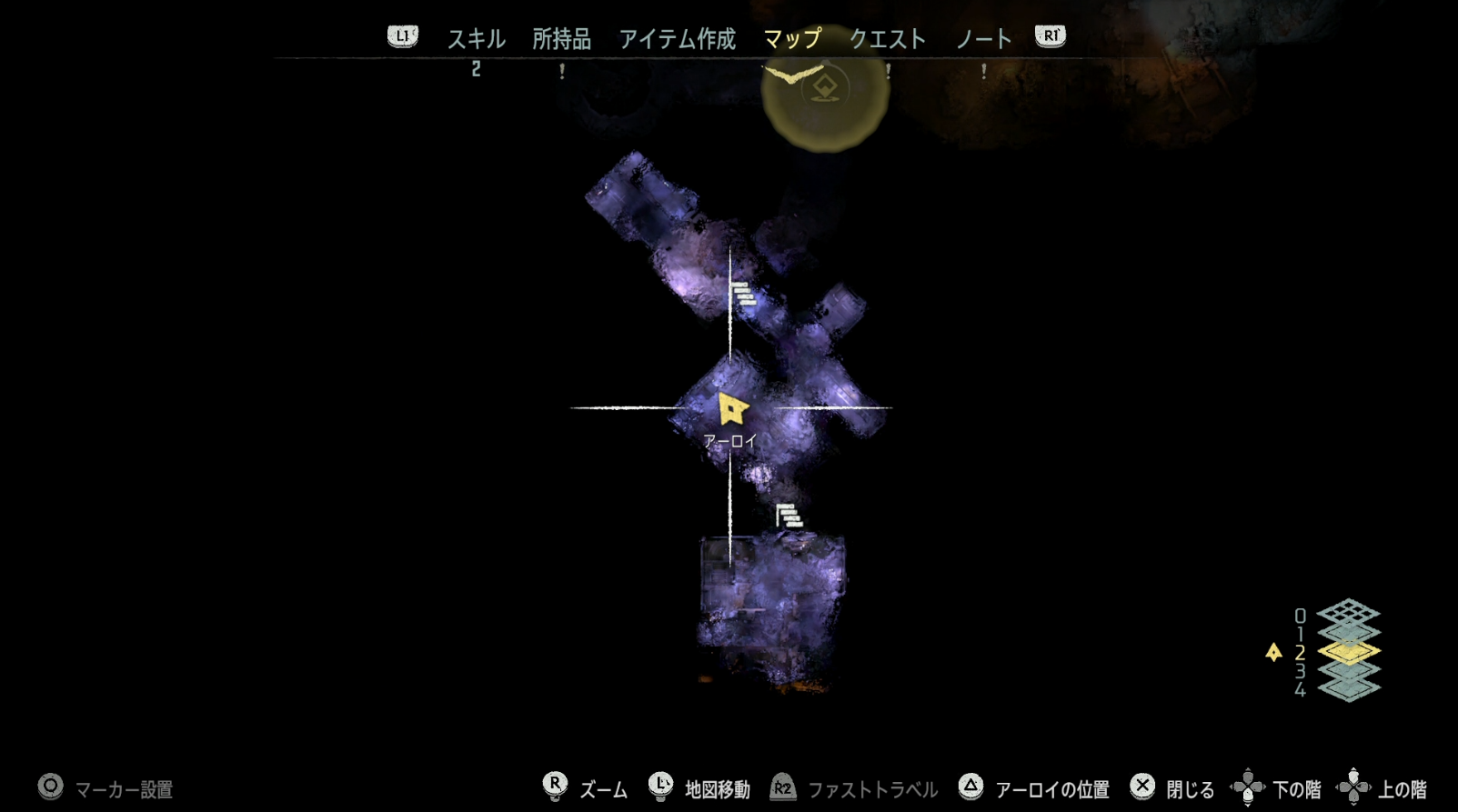
Task: Click the L3 map-move stick icon
Action: pos(660,787)
